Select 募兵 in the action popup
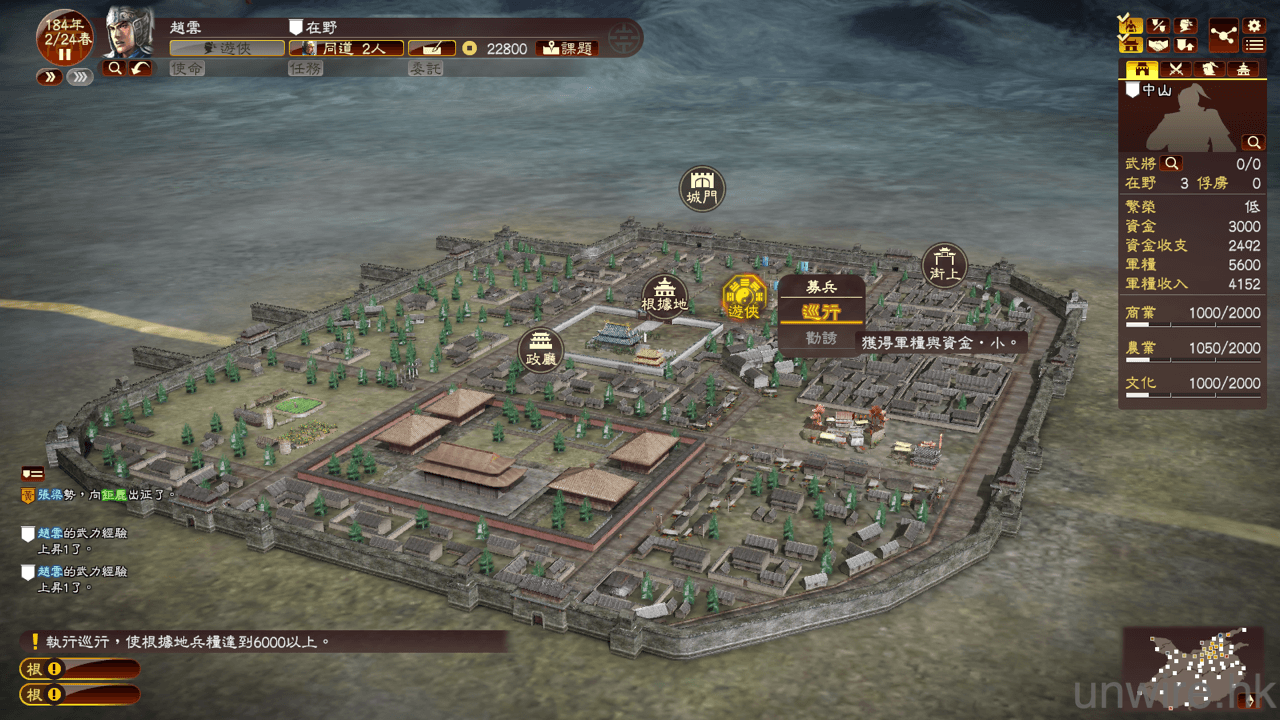The height and width of the screenshot is (720, 1280). point(821,287)
